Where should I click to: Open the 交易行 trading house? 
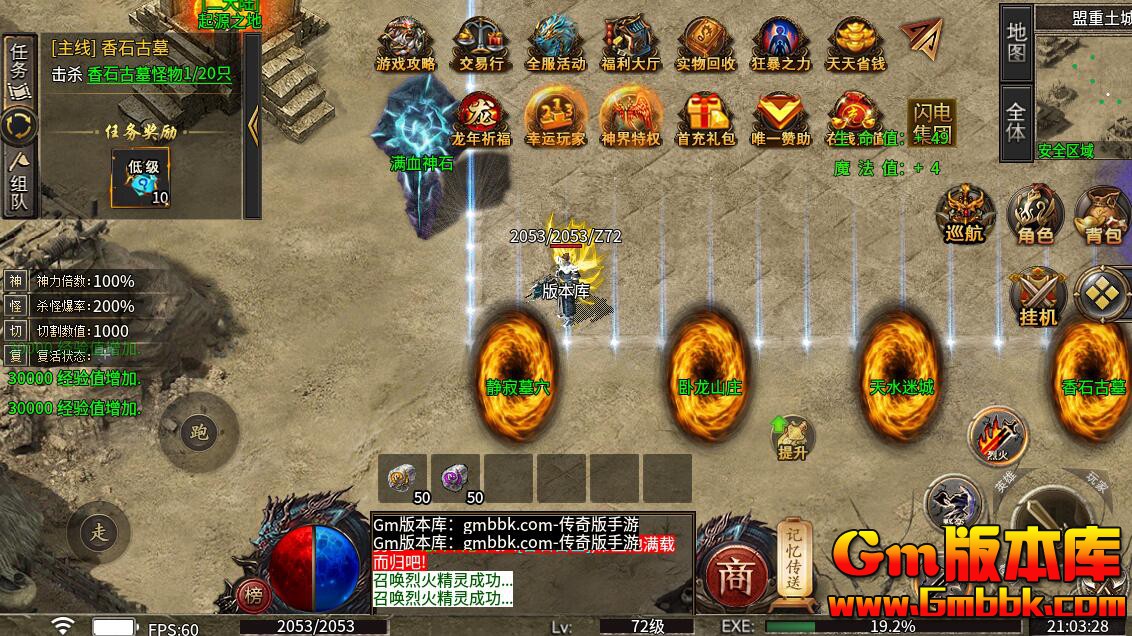(480, 42)
